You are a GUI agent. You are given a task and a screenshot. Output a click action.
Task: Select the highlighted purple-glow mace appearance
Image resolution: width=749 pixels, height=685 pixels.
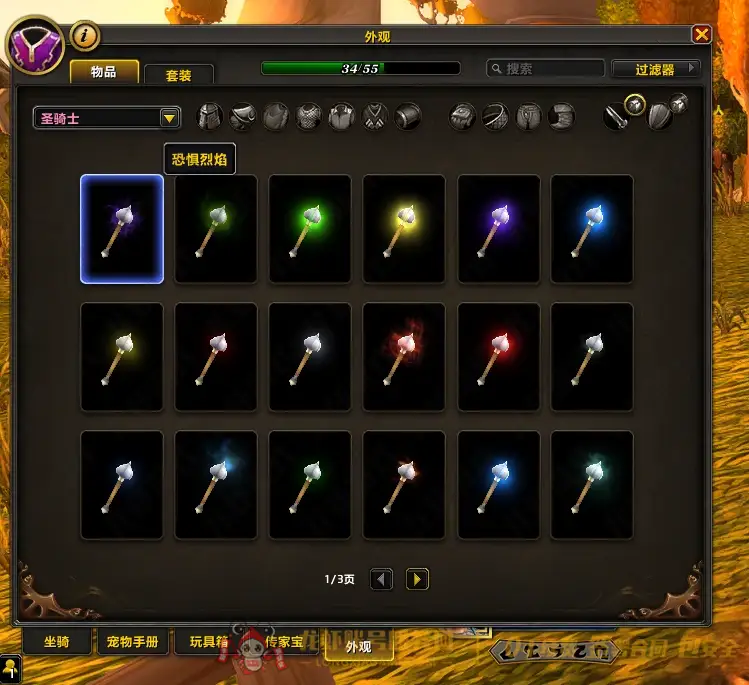pyautogui.click(x=122, y=229)
